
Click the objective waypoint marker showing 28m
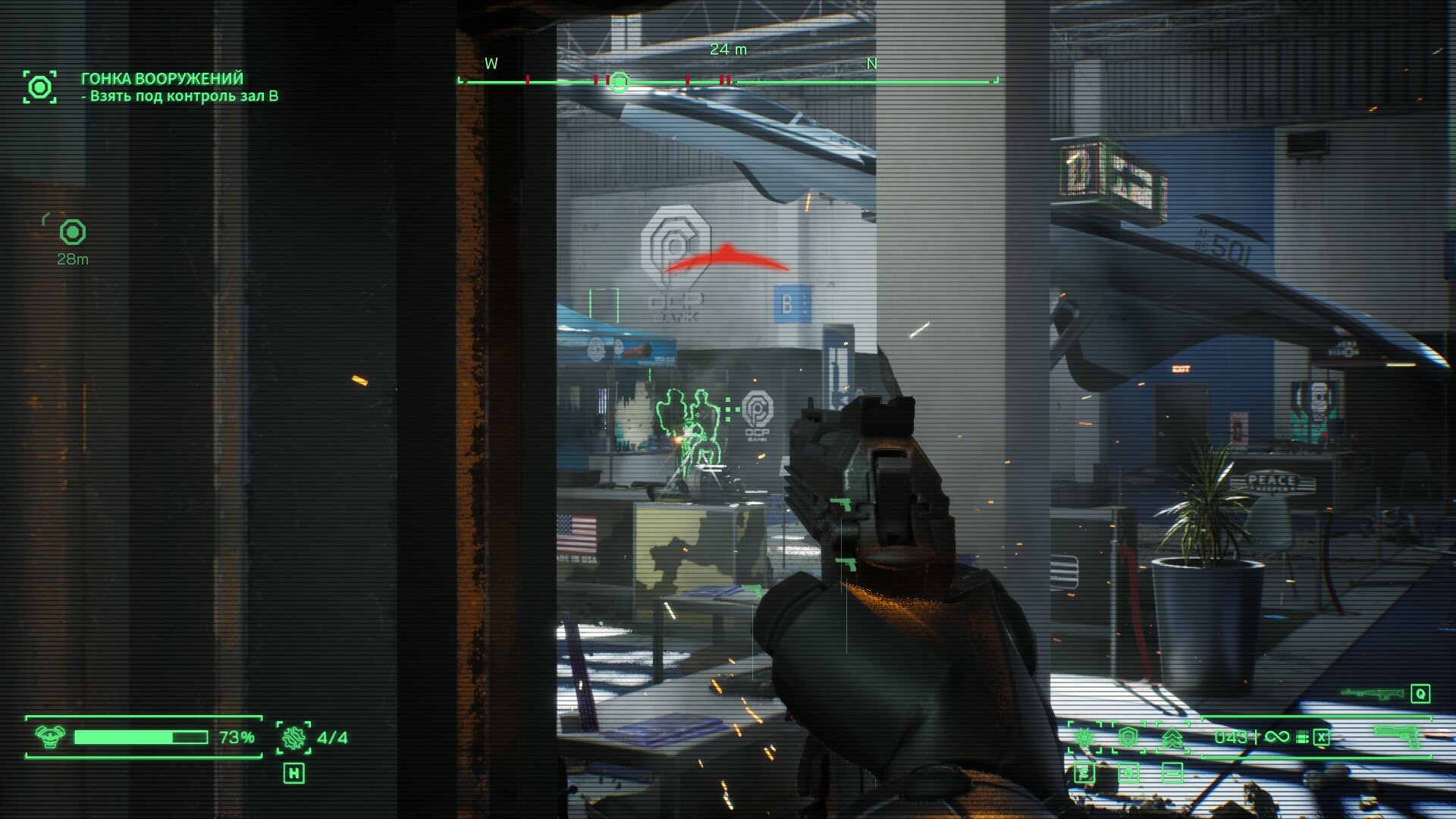[x=73, y=232]
